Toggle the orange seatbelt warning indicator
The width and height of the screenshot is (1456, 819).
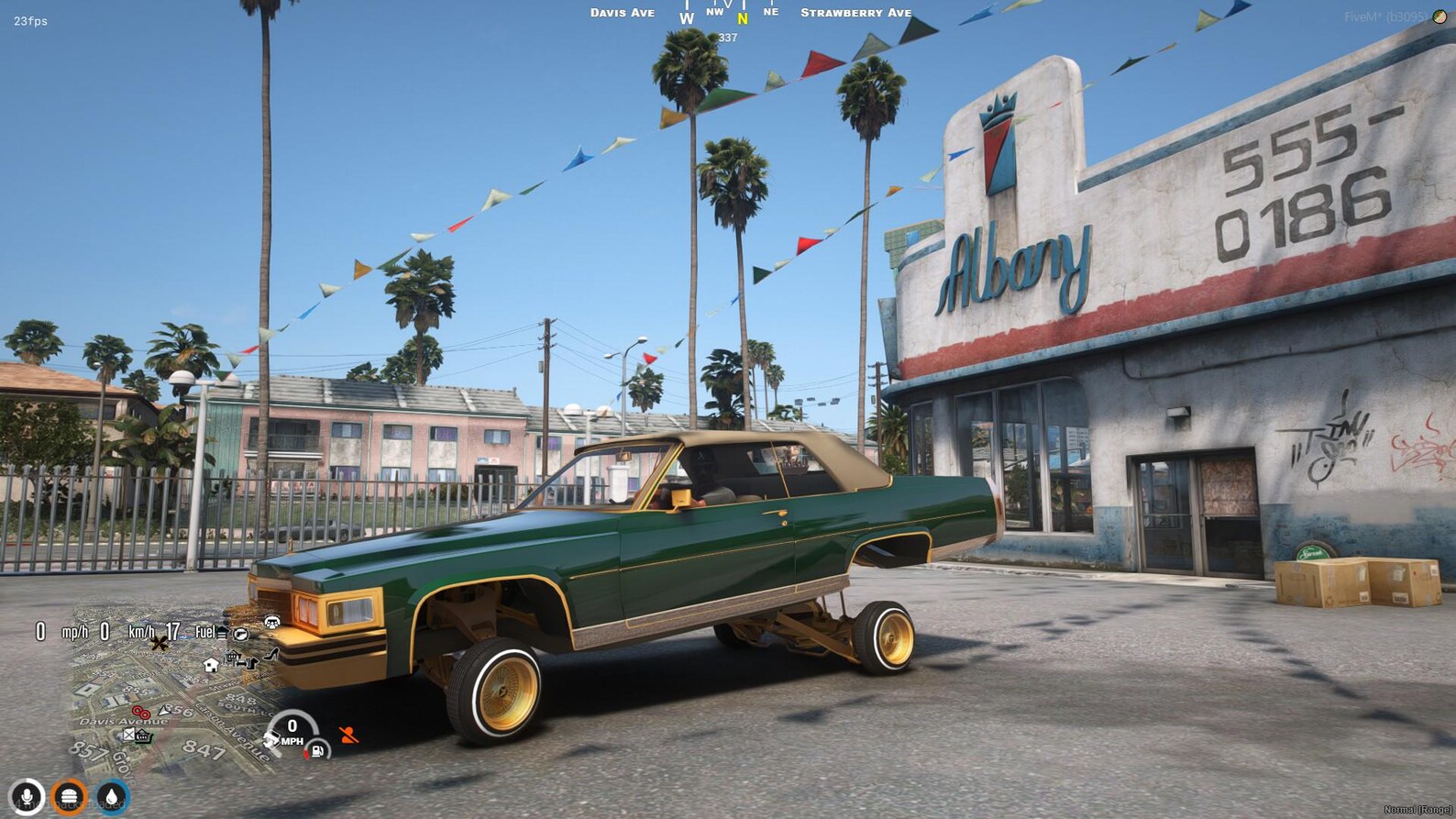click(349, 736)
